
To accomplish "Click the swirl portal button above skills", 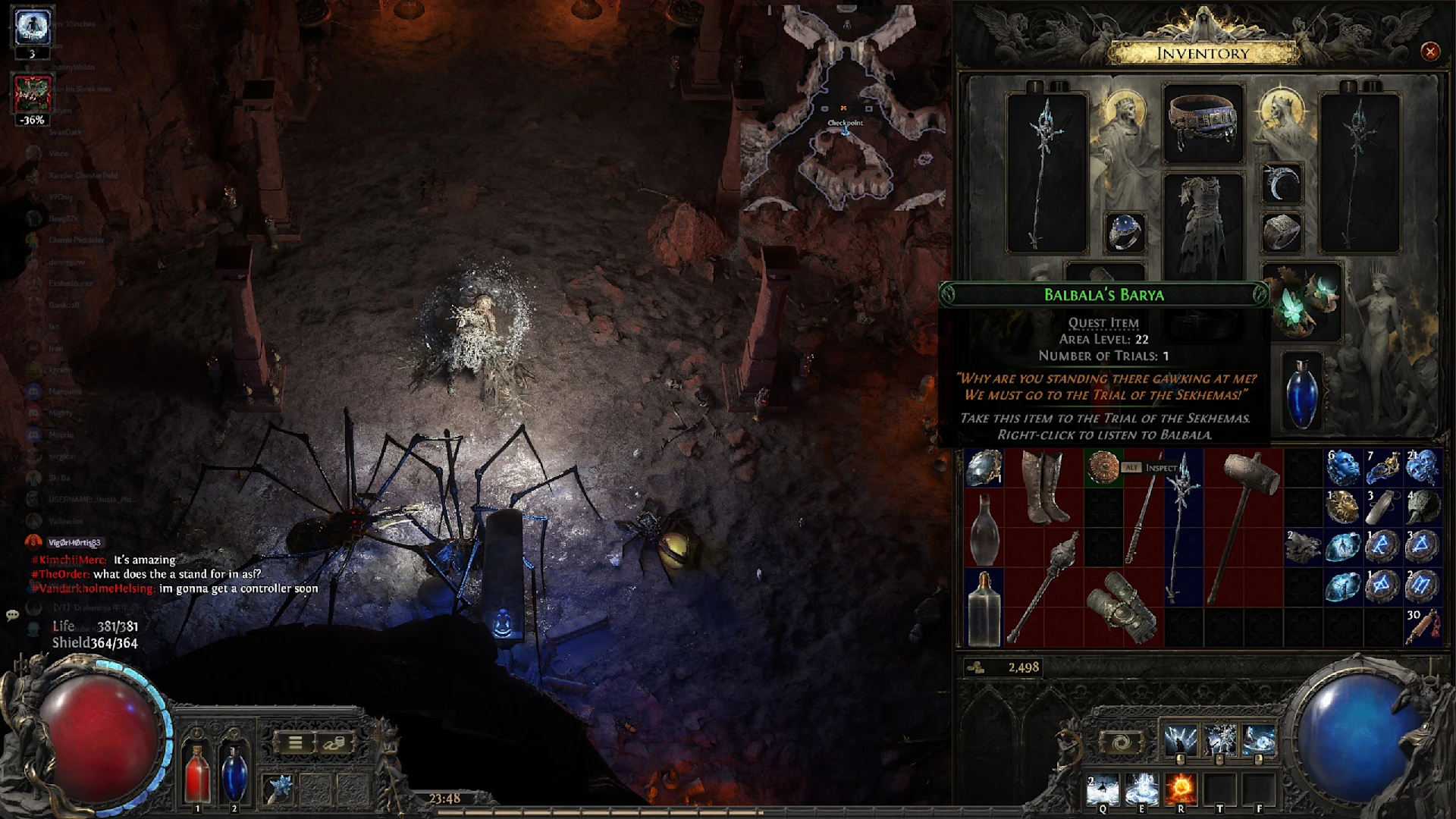I will click(x=1121, y=742).
